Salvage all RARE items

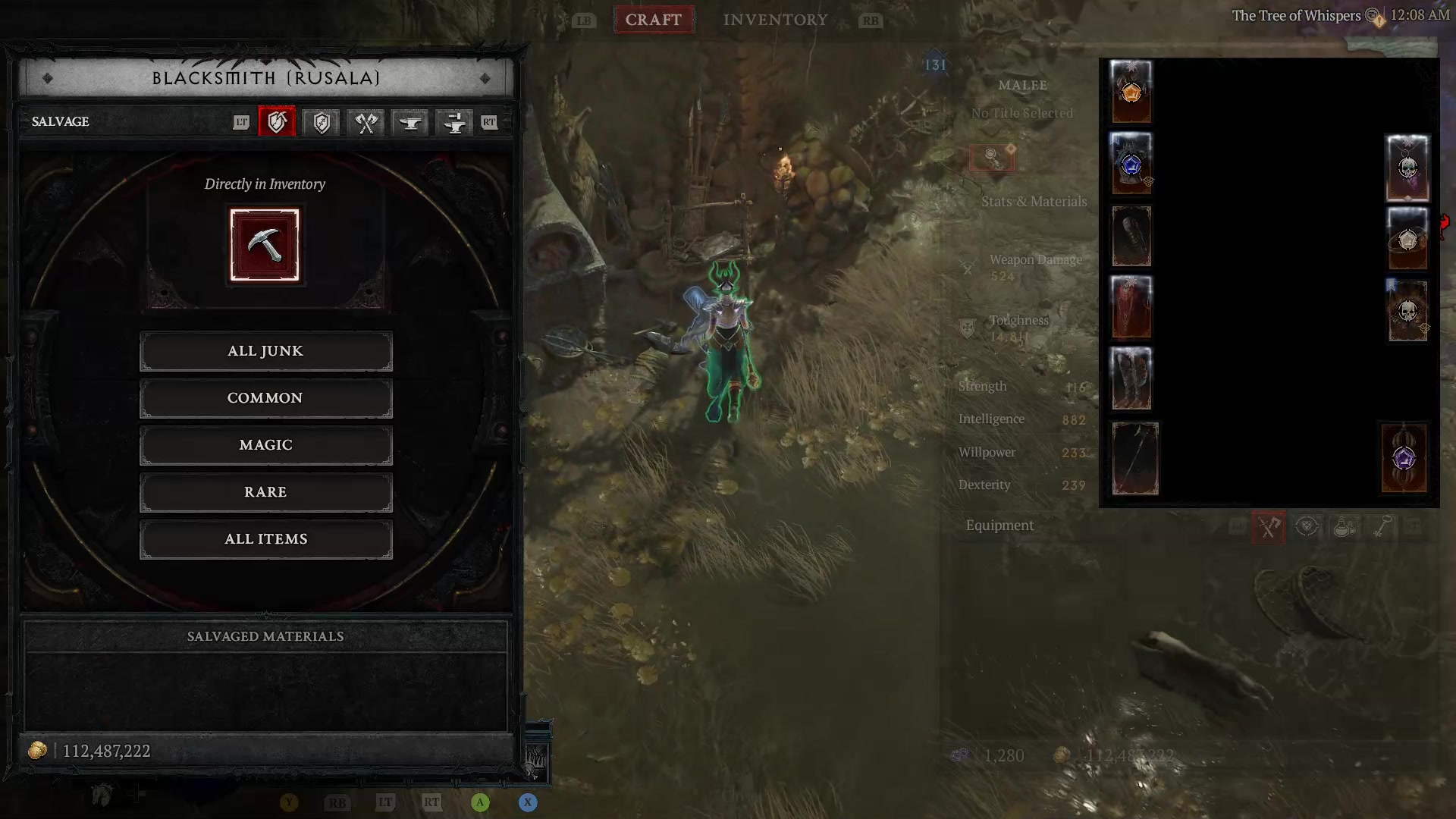pyautogui.click(x=265, y=492)
